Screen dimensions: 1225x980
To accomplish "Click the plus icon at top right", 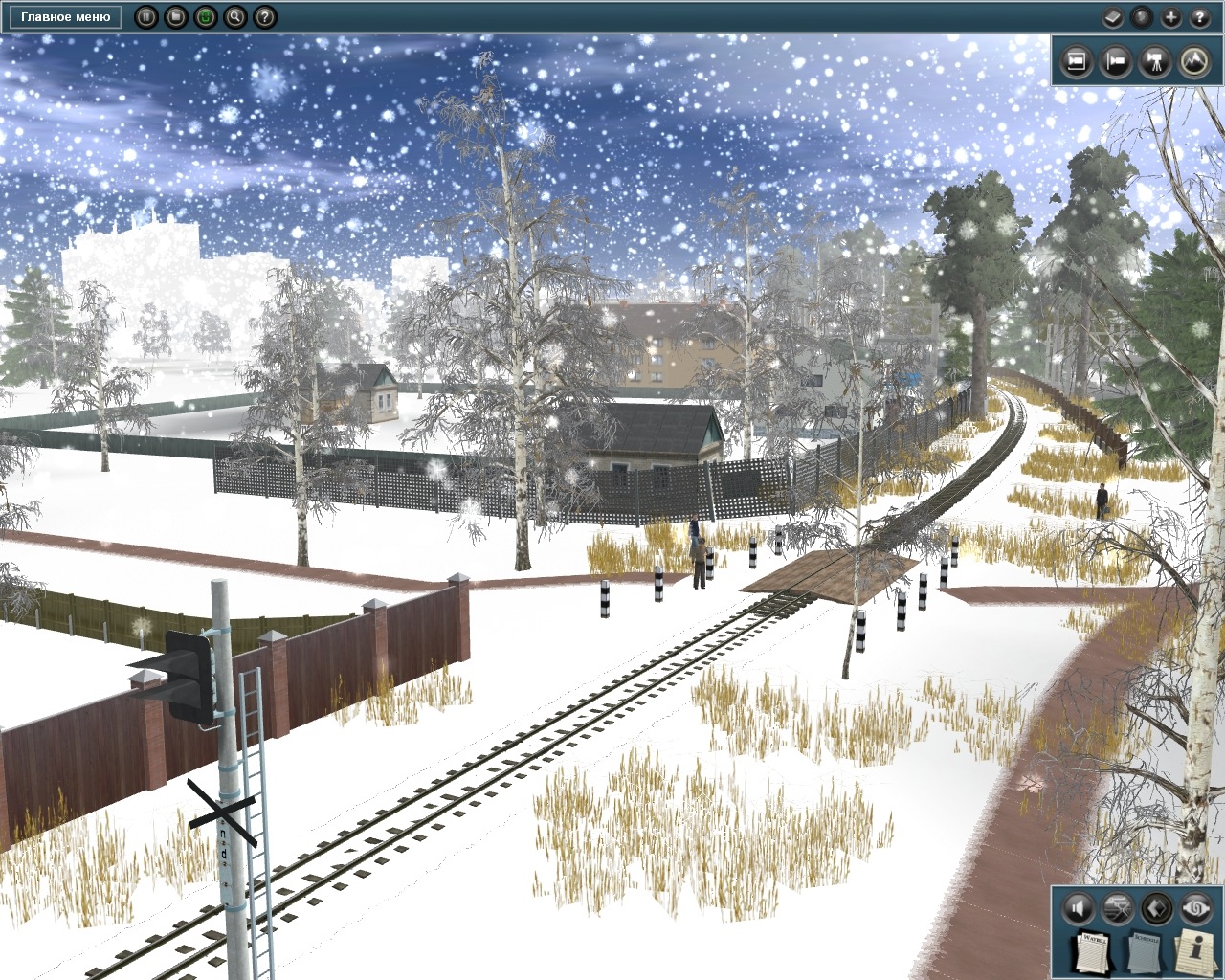I will [1170, 16].
